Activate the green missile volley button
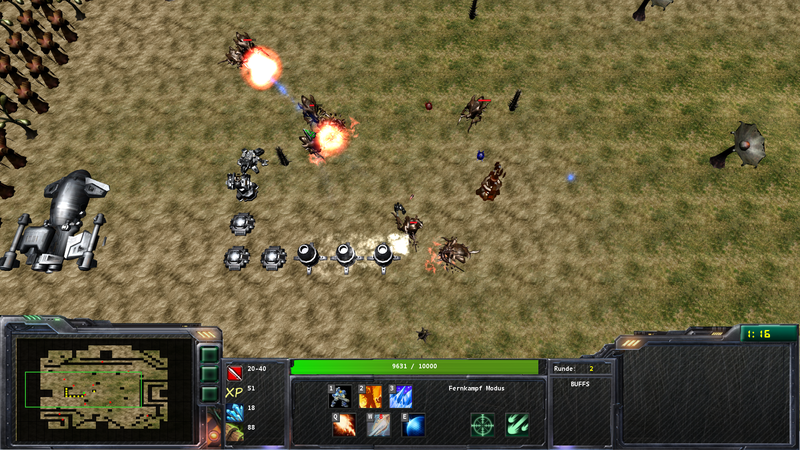This screenshot has height=450, width=800. click(517, 425)
